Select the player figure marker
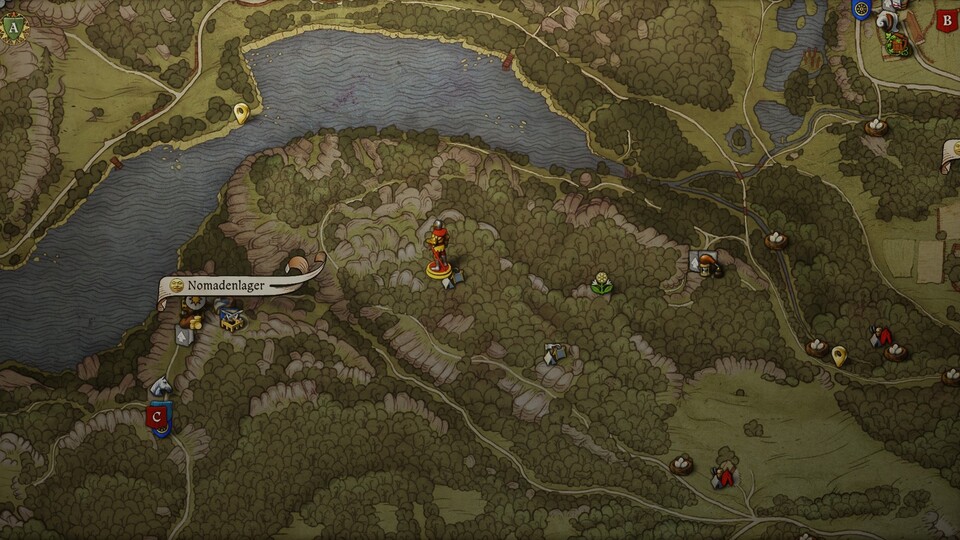 pos(438,251)
